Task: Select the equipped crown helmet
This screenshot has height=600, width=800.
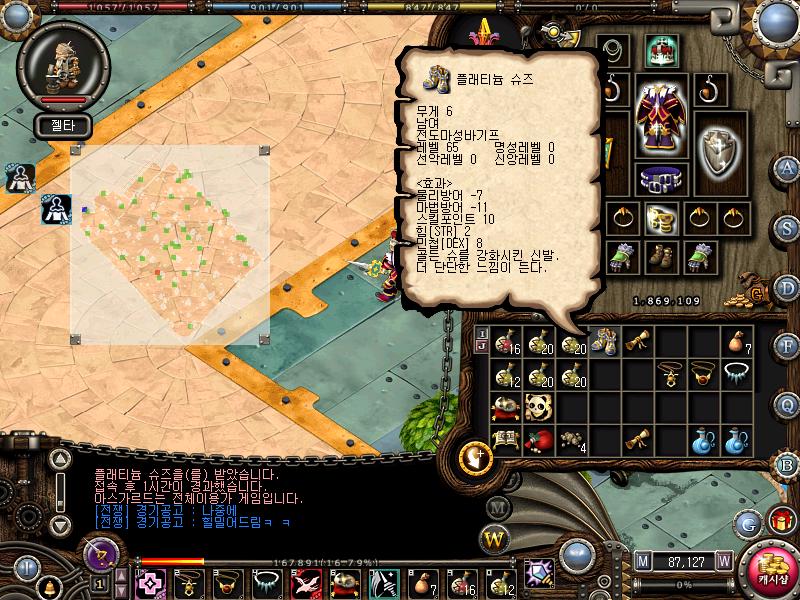Action: coord(659,48)
